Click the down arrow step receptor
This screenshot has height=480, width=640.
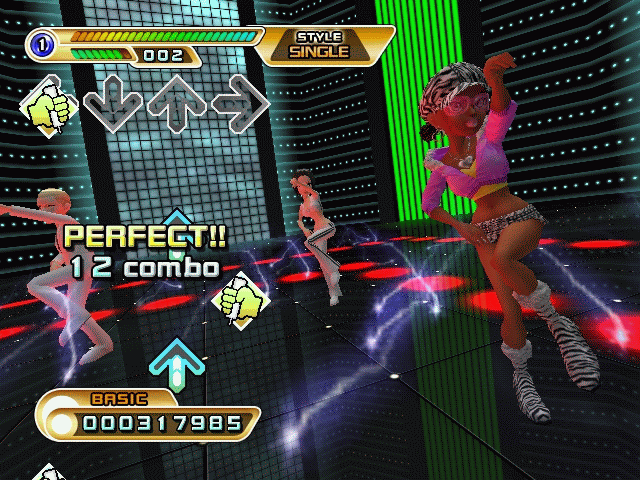111,103
